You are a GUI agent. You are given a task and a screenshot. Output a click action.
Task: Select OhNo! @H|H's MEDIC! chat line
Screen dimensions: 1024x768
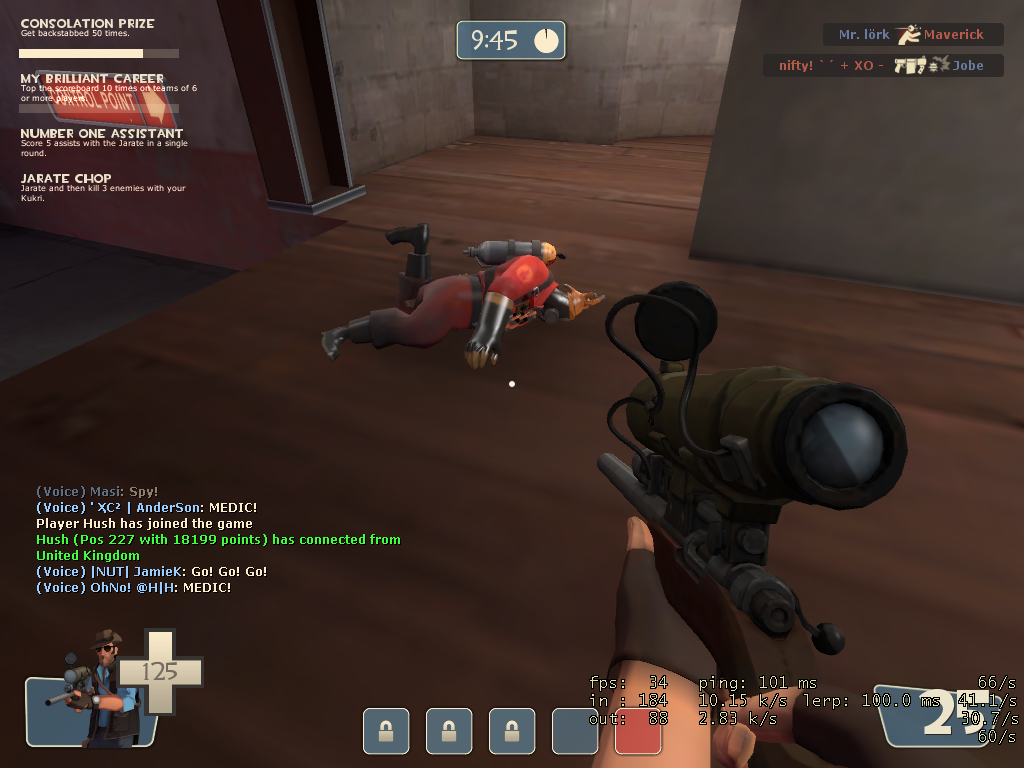pos(133,588)
